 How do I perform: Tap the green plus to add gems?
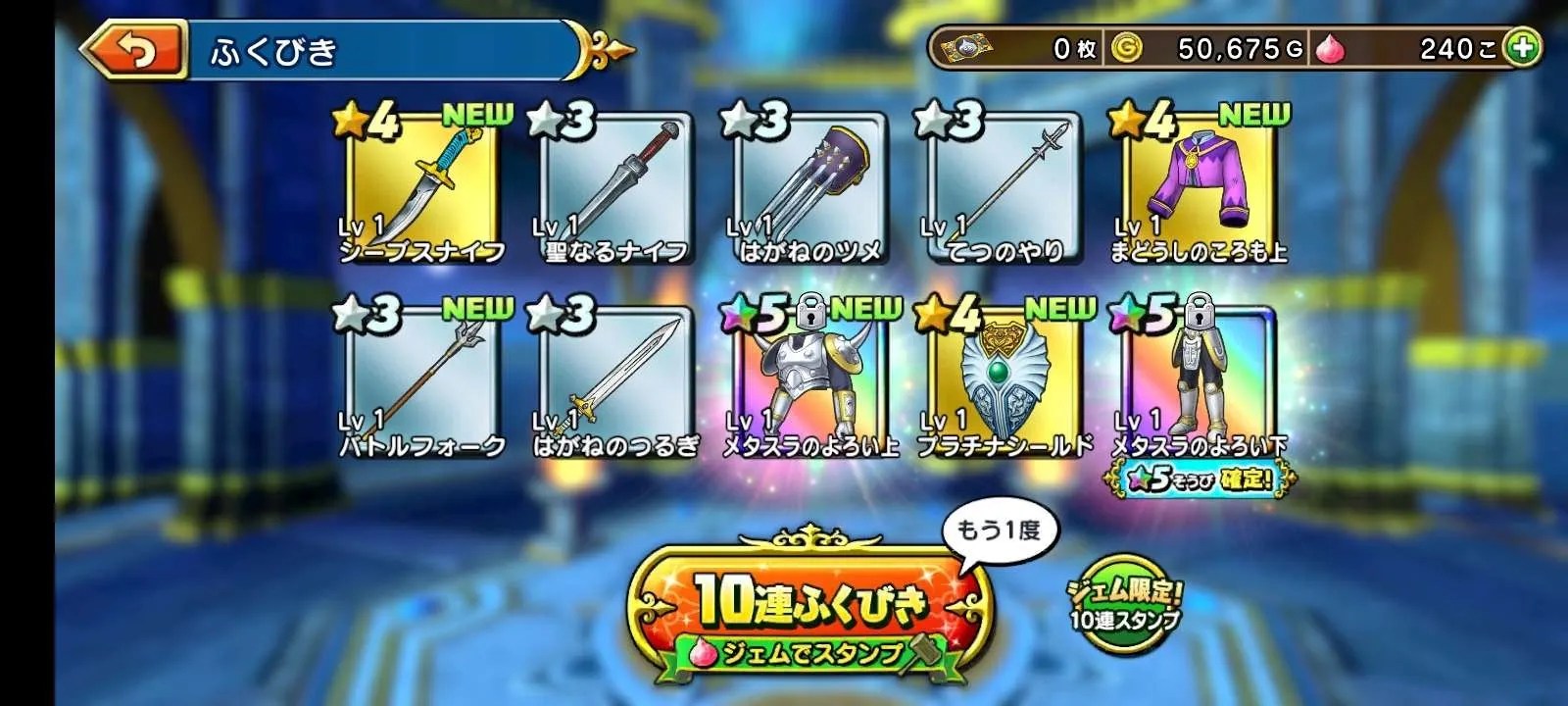coord(1522,48)
